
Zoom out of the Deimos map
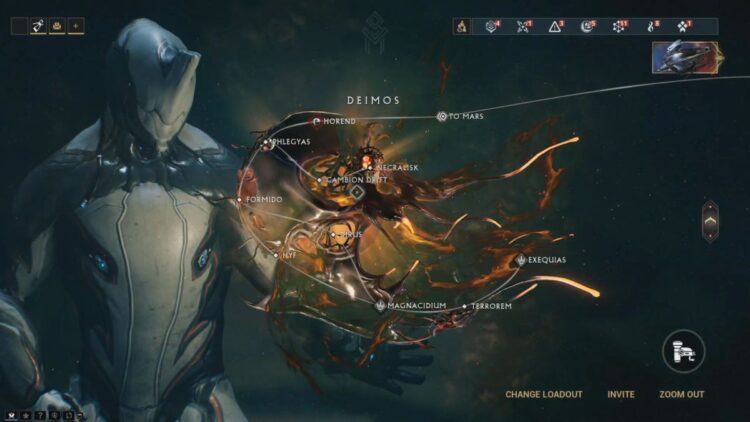(x=681, y=394)
